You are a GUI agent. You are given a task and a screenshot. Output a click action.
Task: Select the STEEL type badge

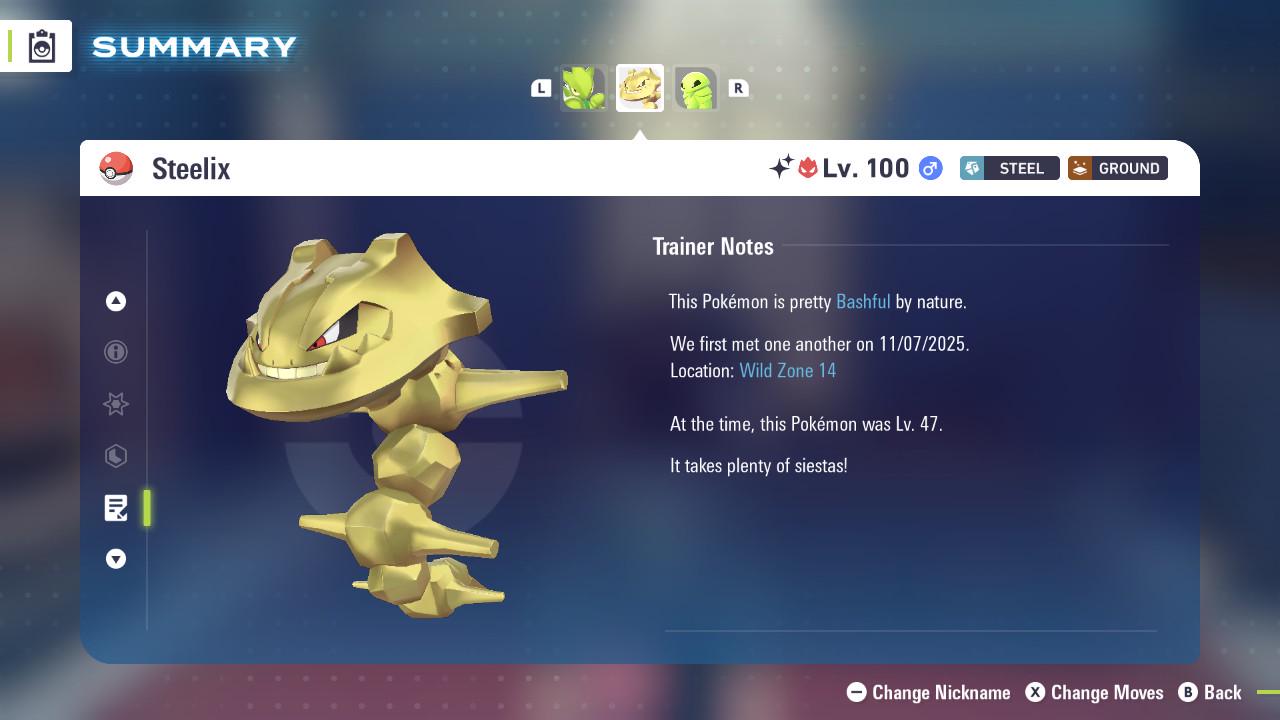(1009, 168)
